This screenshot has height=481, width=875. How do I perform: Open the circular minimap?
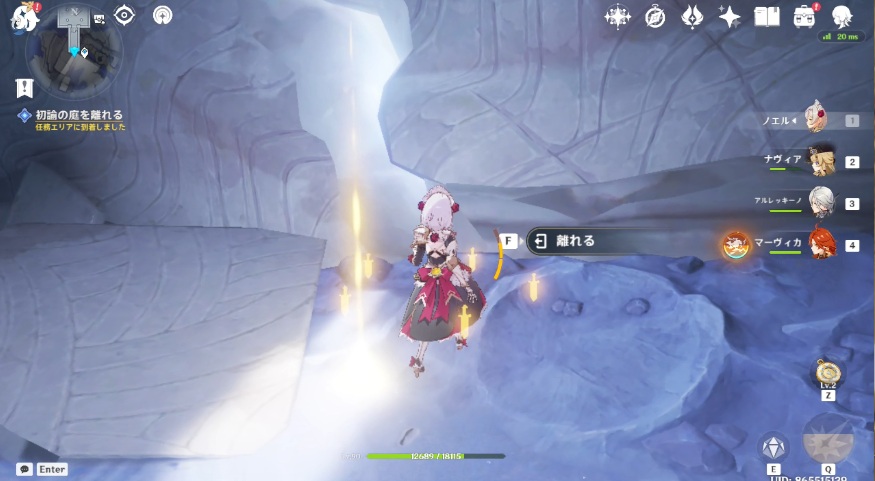(73, 47)
